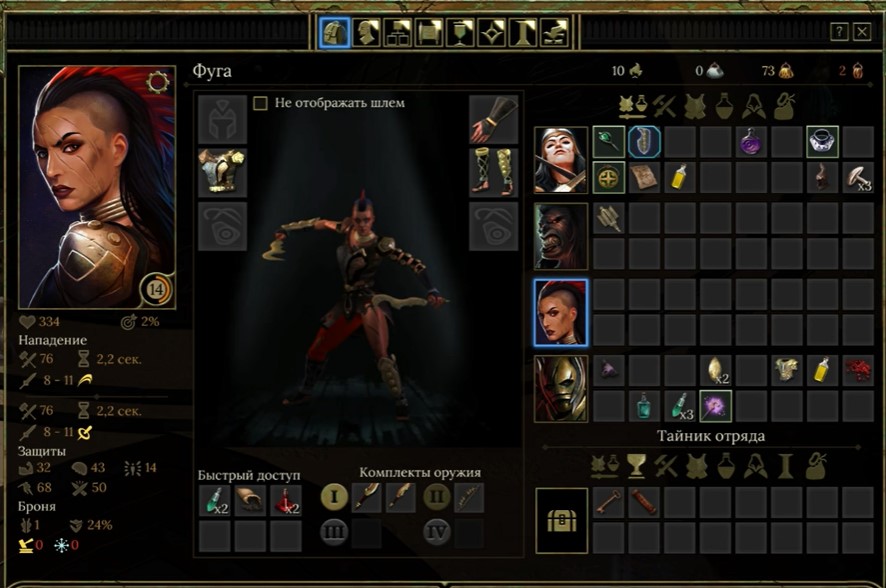Select the key in the party stash
Image resolution: width=886 pixels, height=588 pixels.
pyautogui.click(x=609, y=501)
